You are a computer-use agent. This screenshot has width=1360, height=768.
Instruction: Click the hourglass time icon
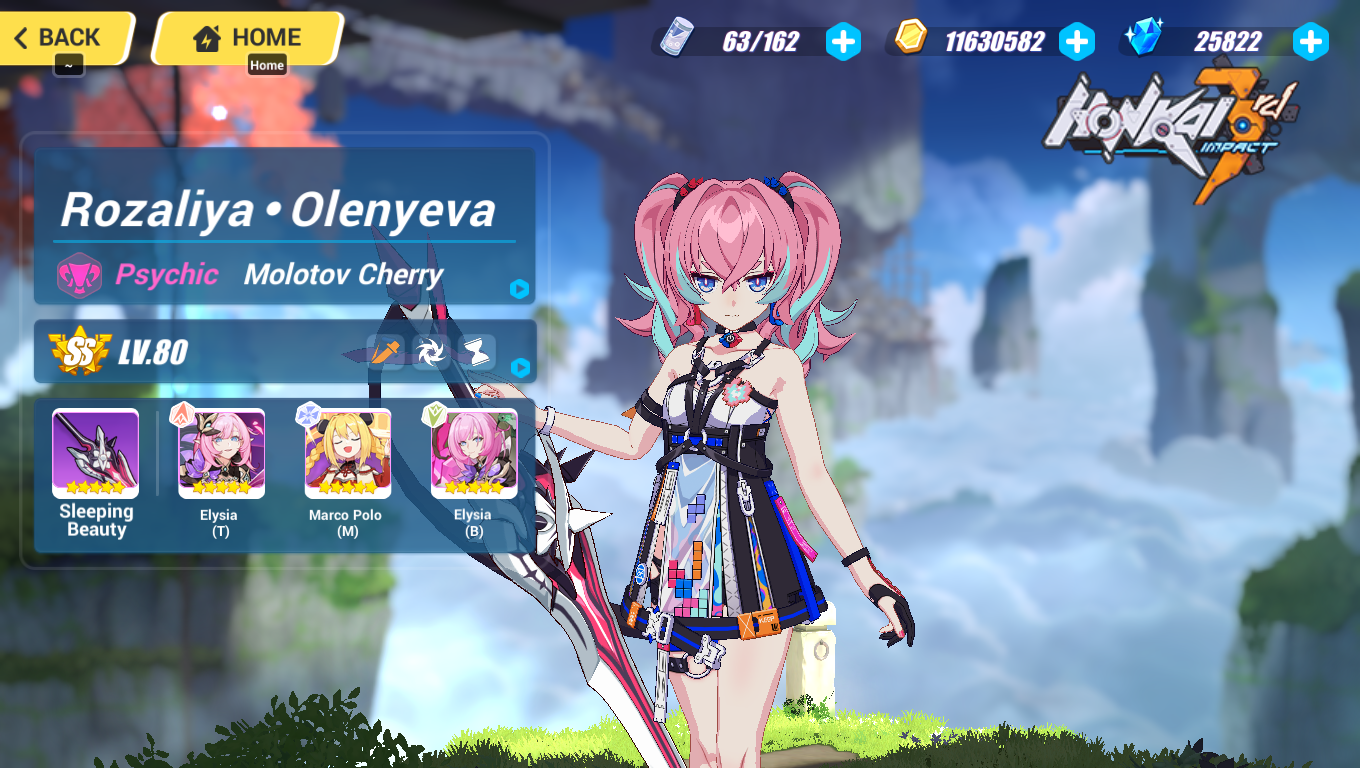(478, 351)
